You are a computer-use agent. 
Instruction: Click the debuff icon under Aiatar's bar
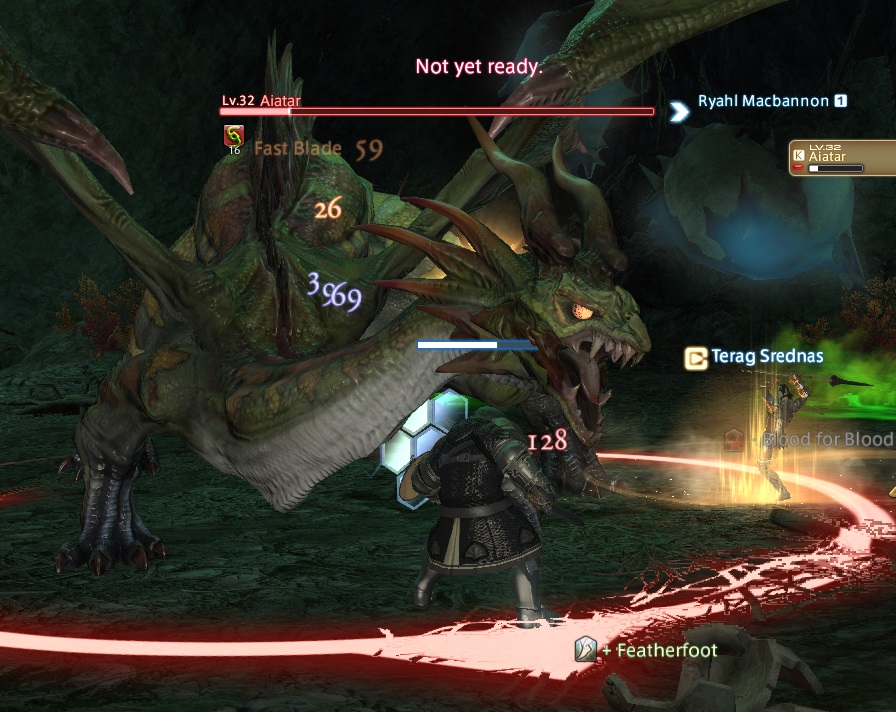tap(233, 137)
